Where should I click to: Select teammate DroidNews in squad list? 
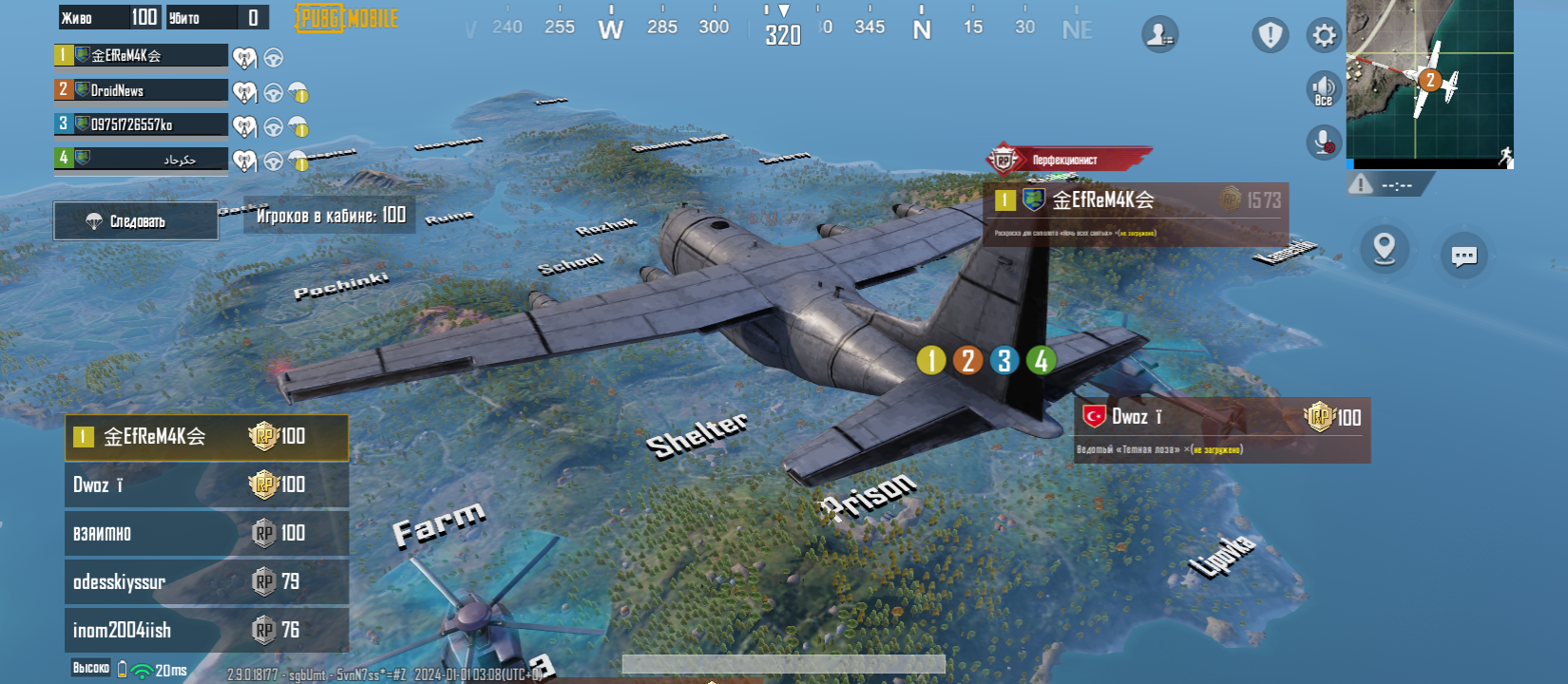[x=141, y=90]
